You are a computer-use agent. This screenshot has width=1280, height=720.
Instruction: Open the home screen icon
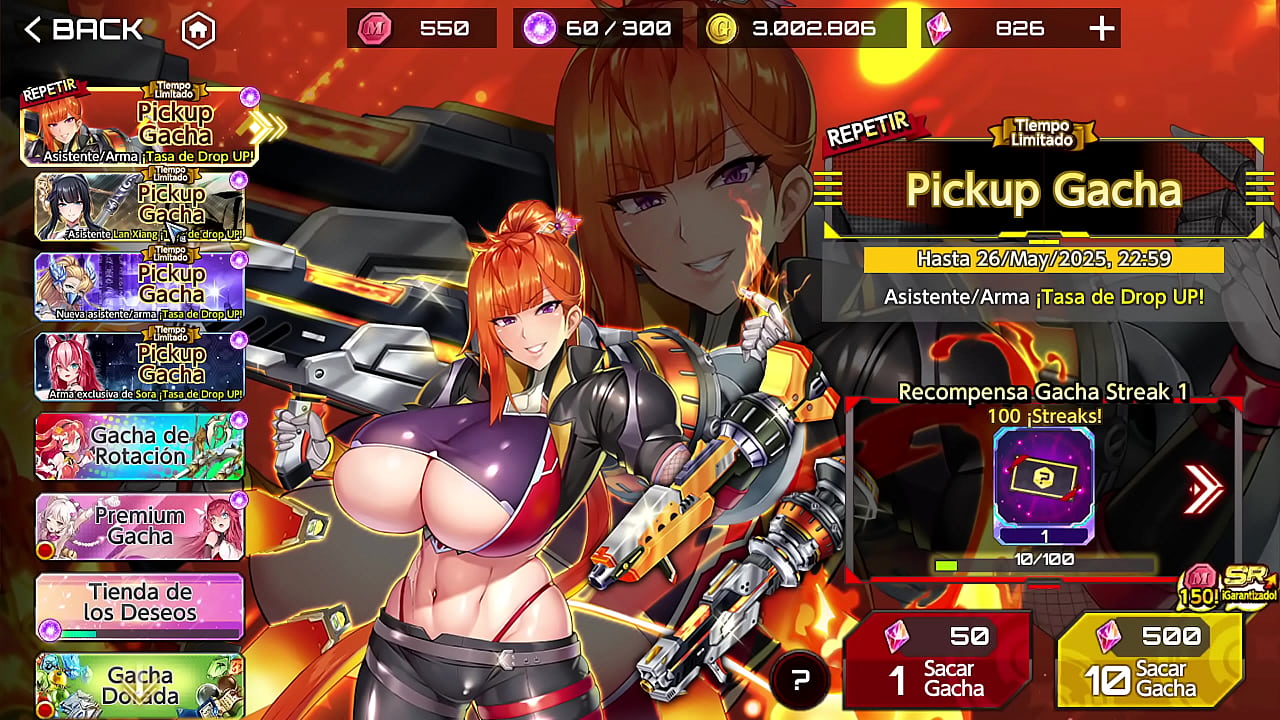(198, 31)
